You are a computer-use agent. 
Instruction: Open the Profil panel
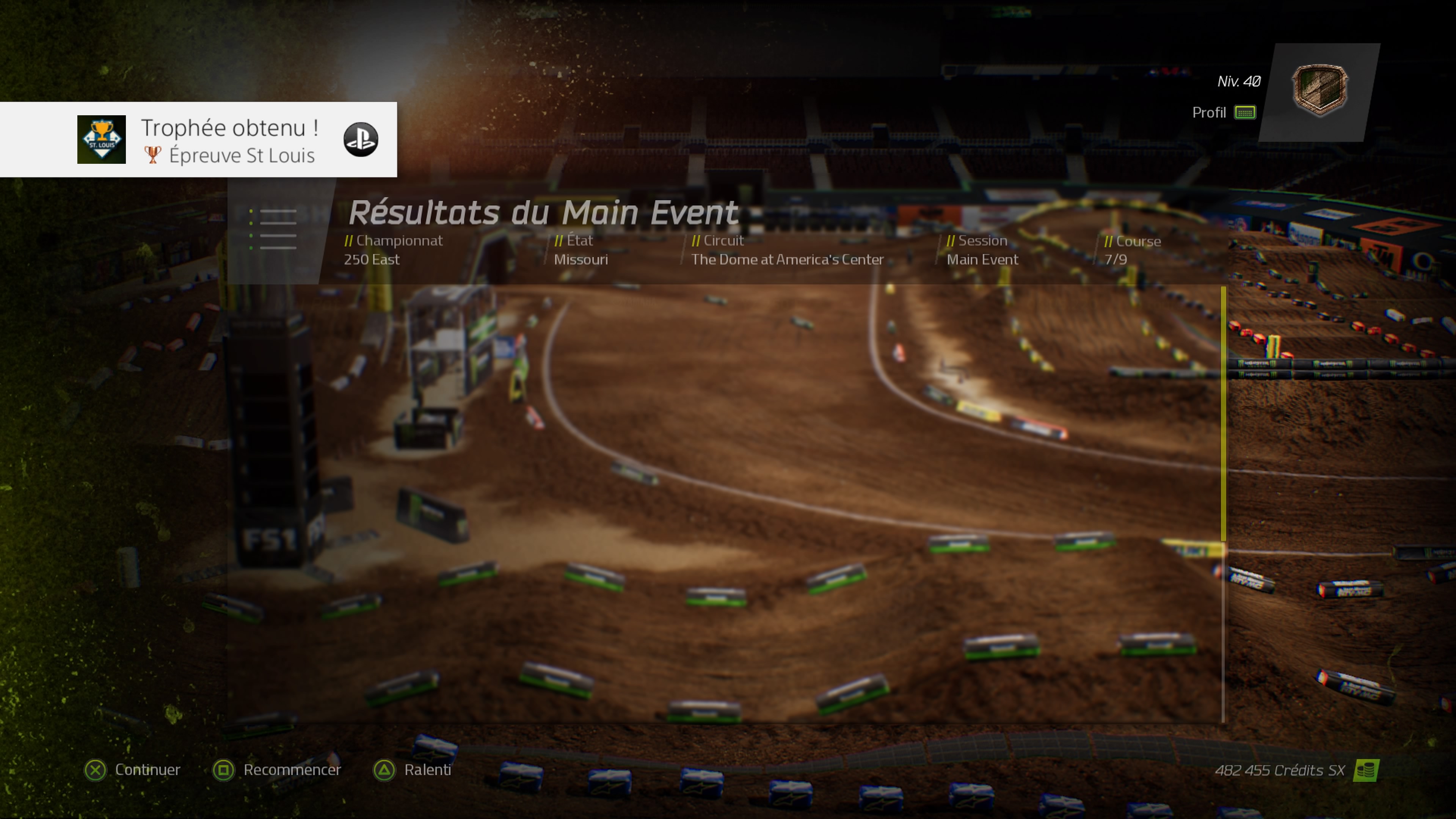tap(1223, 113)
